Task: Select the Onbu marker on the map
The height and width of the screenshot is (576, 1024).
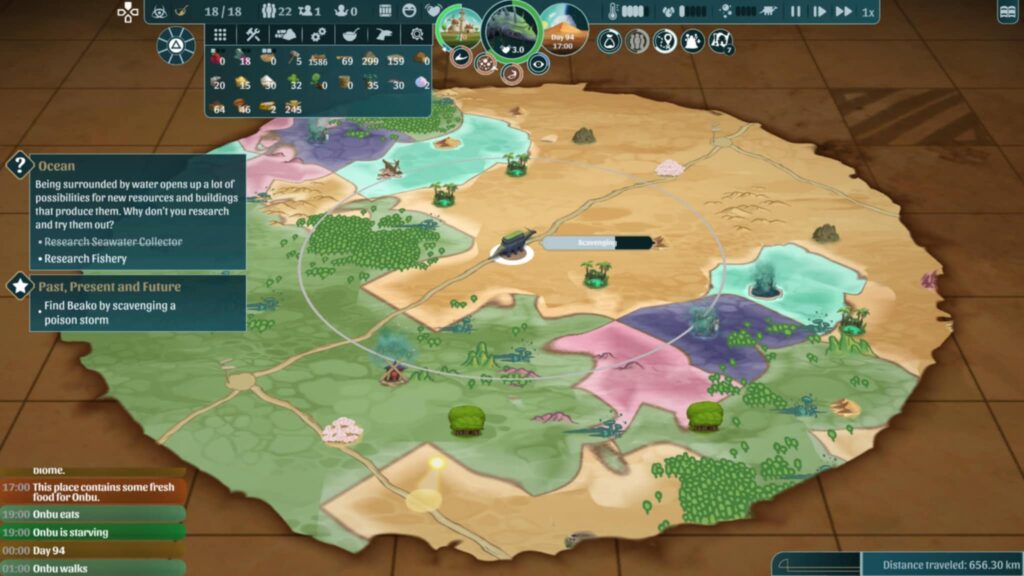Action: [514, 245]
